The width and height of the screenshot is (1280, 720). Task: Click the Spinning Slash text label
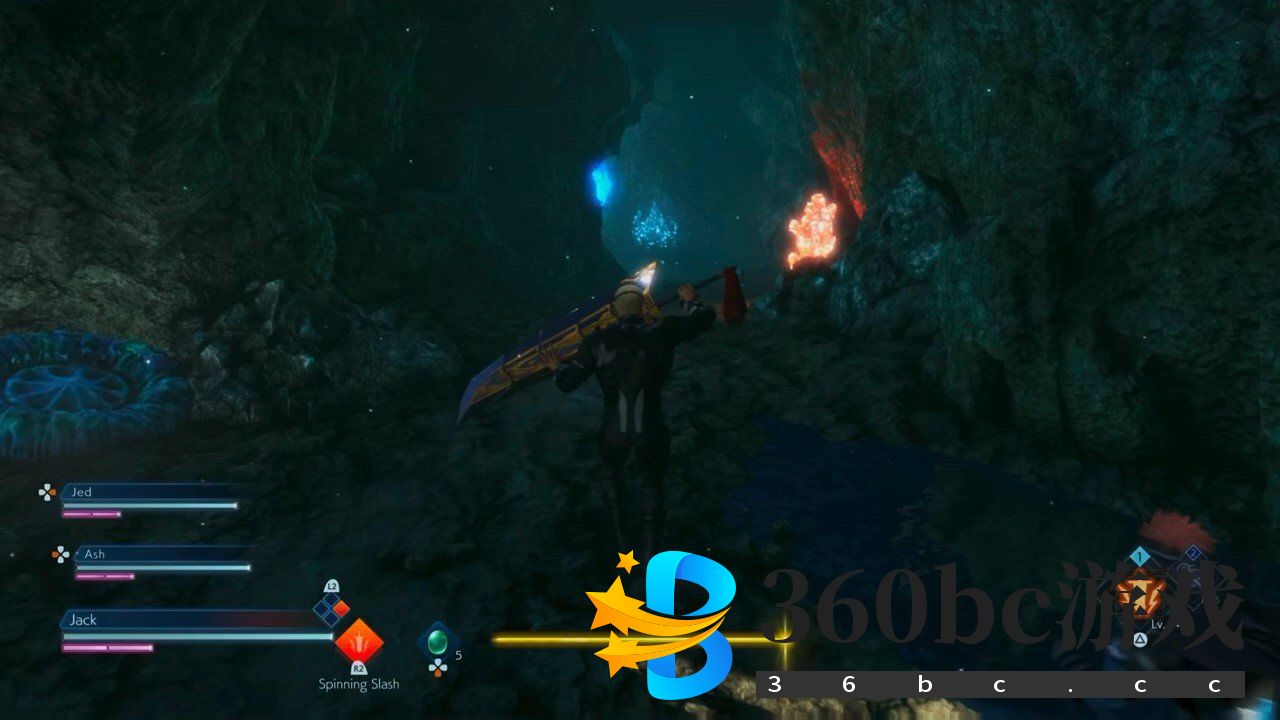coord(358,684)
